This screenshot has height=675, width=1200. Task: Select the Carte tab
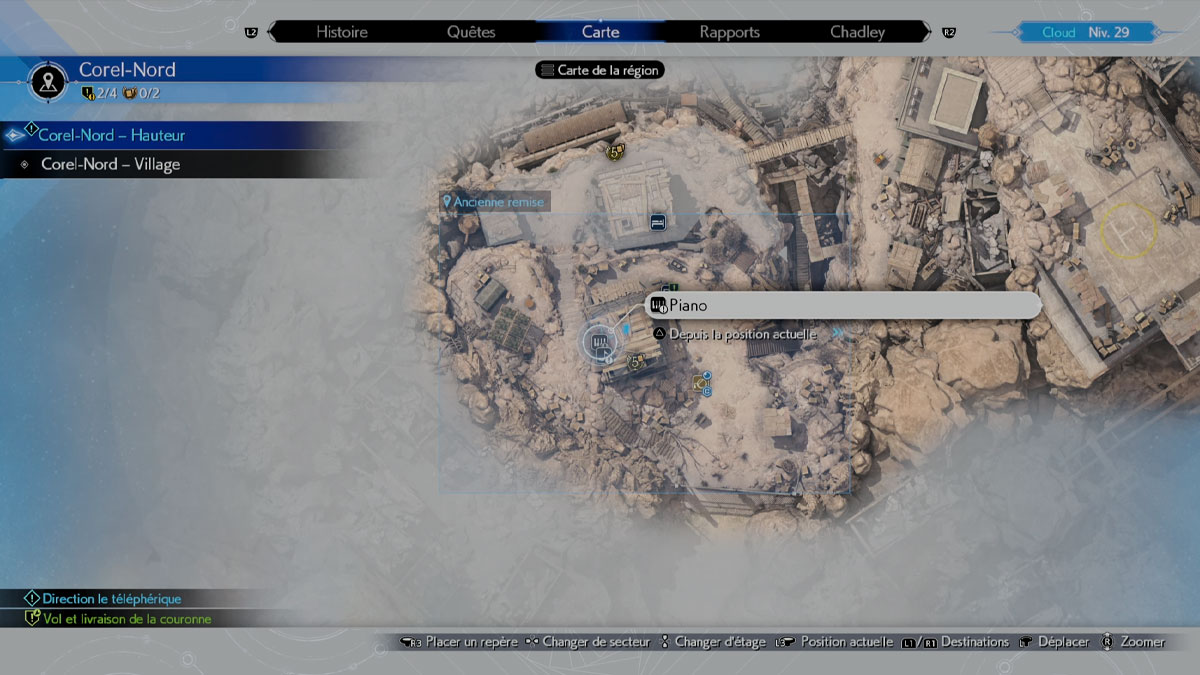tap(600, 32)
